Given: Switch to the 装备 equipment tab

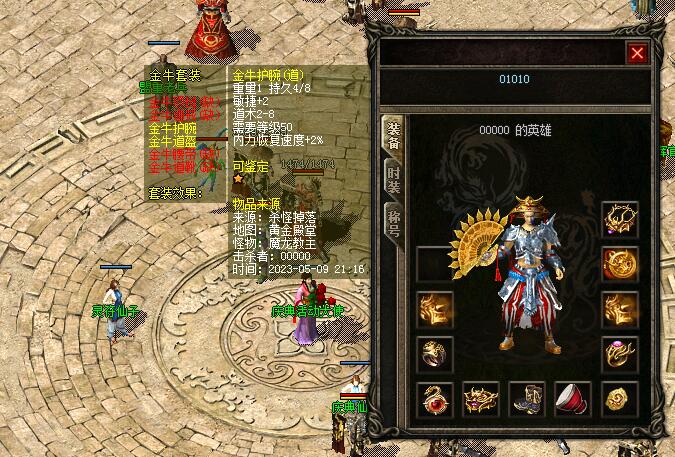Looking at the screenshot, I should (393, 137).
